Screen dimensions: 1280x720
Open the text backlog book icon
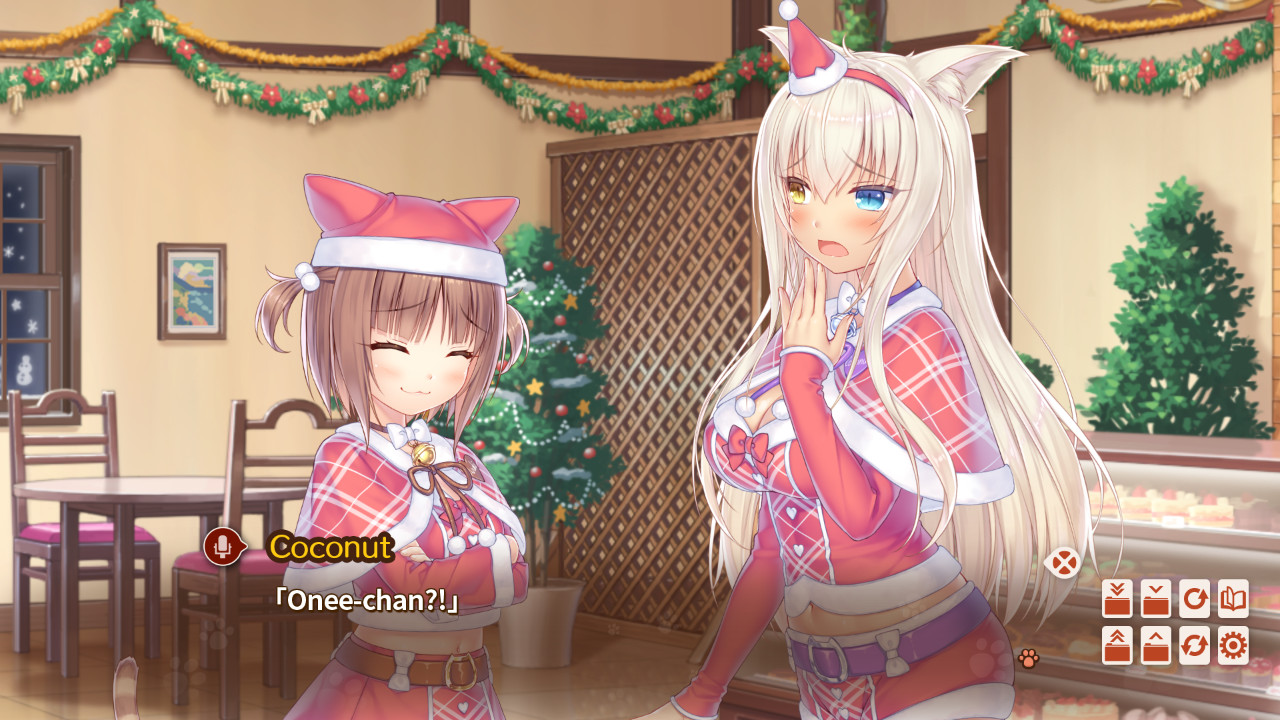1236,598
